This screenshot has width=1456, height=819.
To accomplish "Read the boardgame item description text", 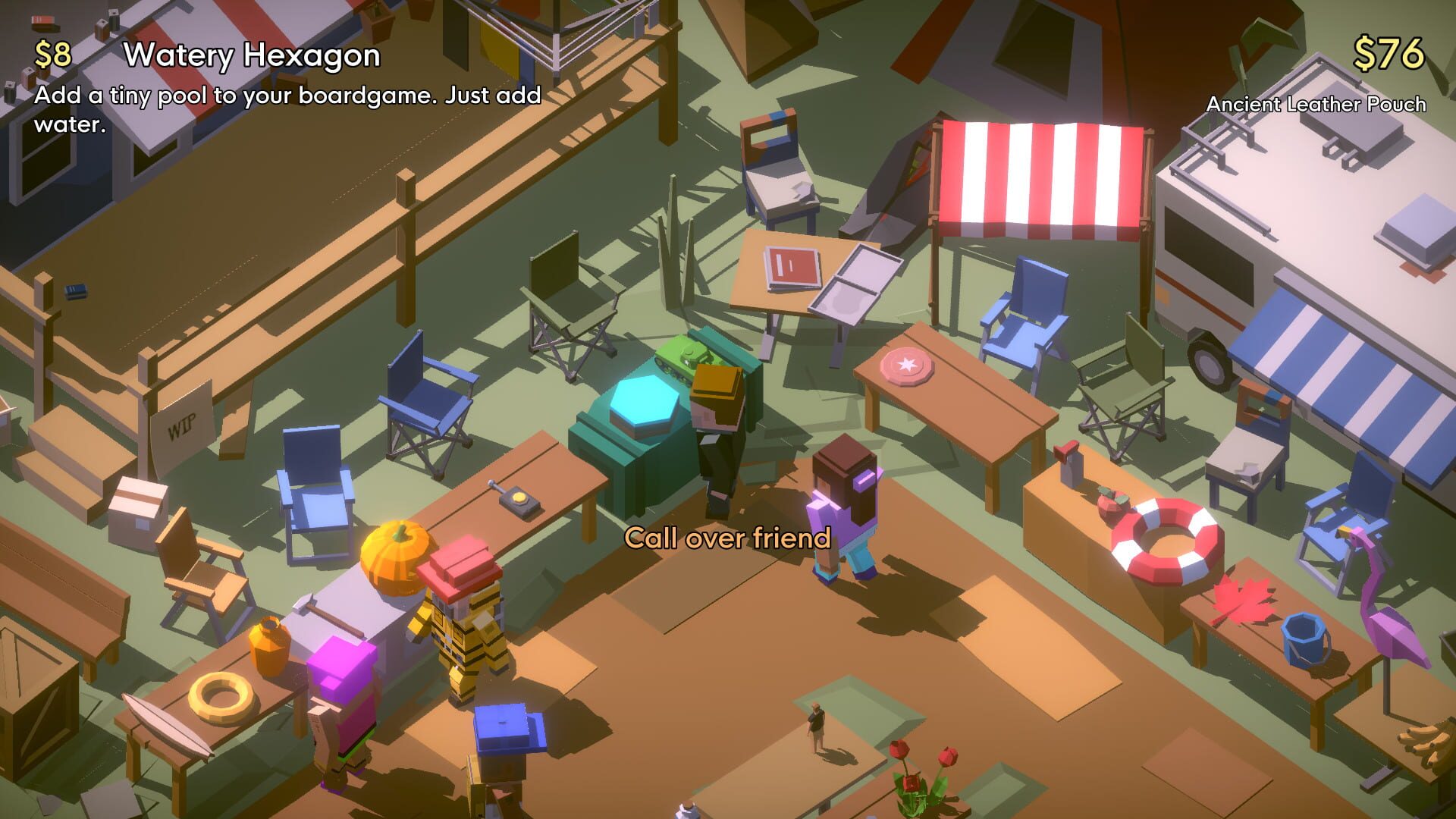I will 288,108.
